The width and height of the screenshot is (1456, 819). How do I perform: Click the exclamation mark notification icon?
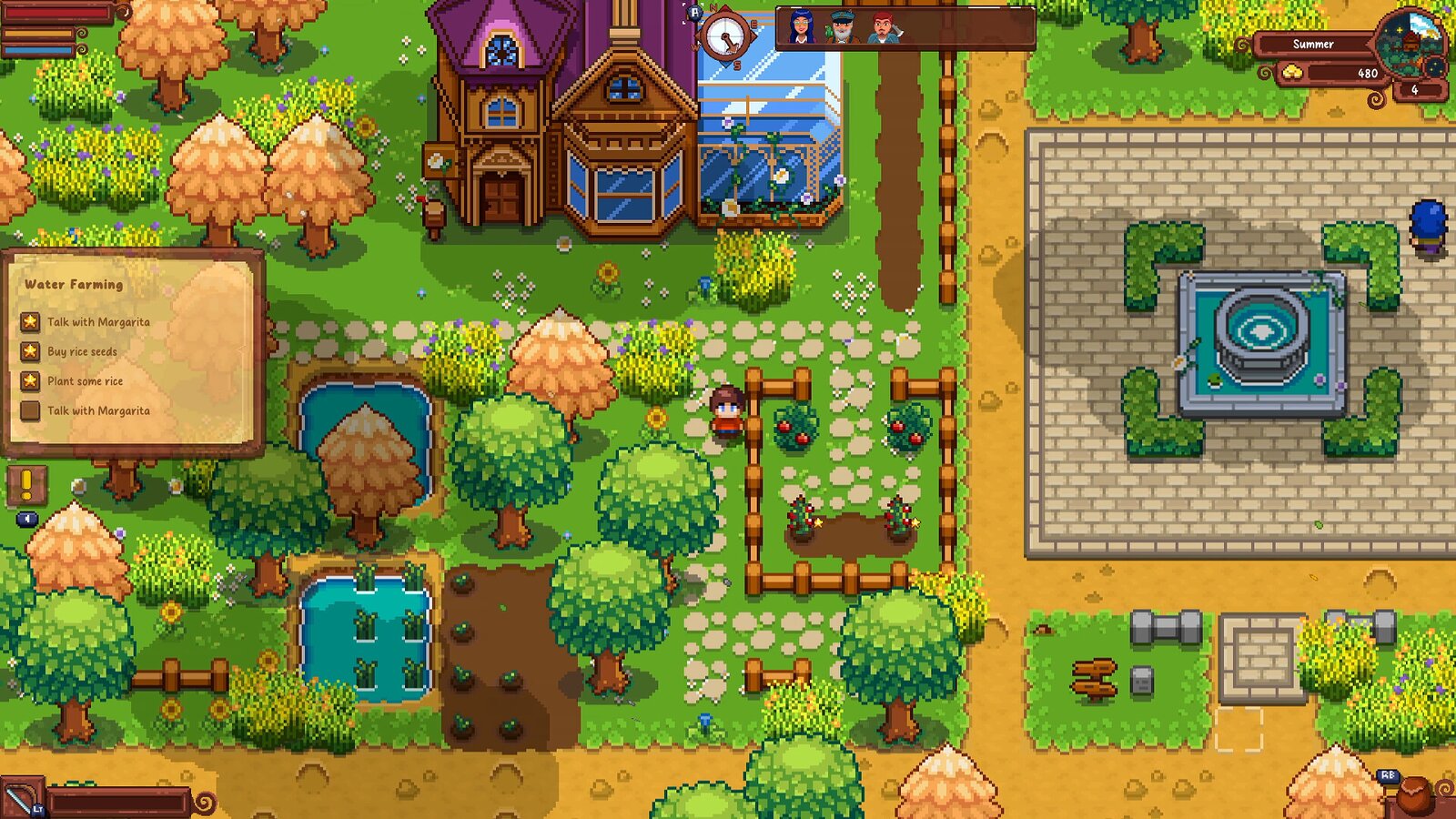tap(26, 485)
